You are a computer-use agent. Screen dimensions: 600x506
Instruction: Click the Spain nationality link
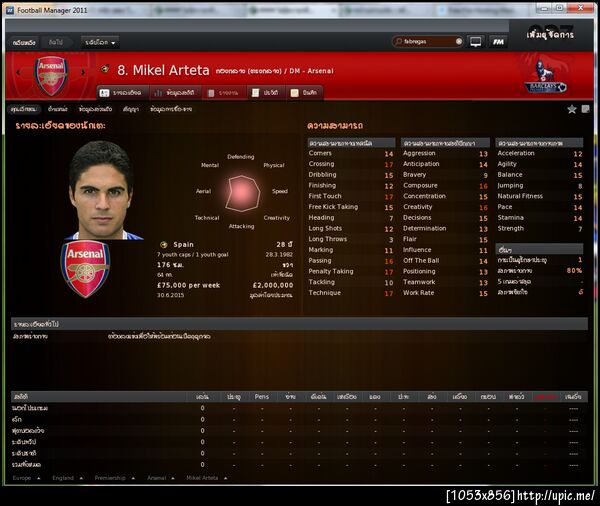click(183, 244)
